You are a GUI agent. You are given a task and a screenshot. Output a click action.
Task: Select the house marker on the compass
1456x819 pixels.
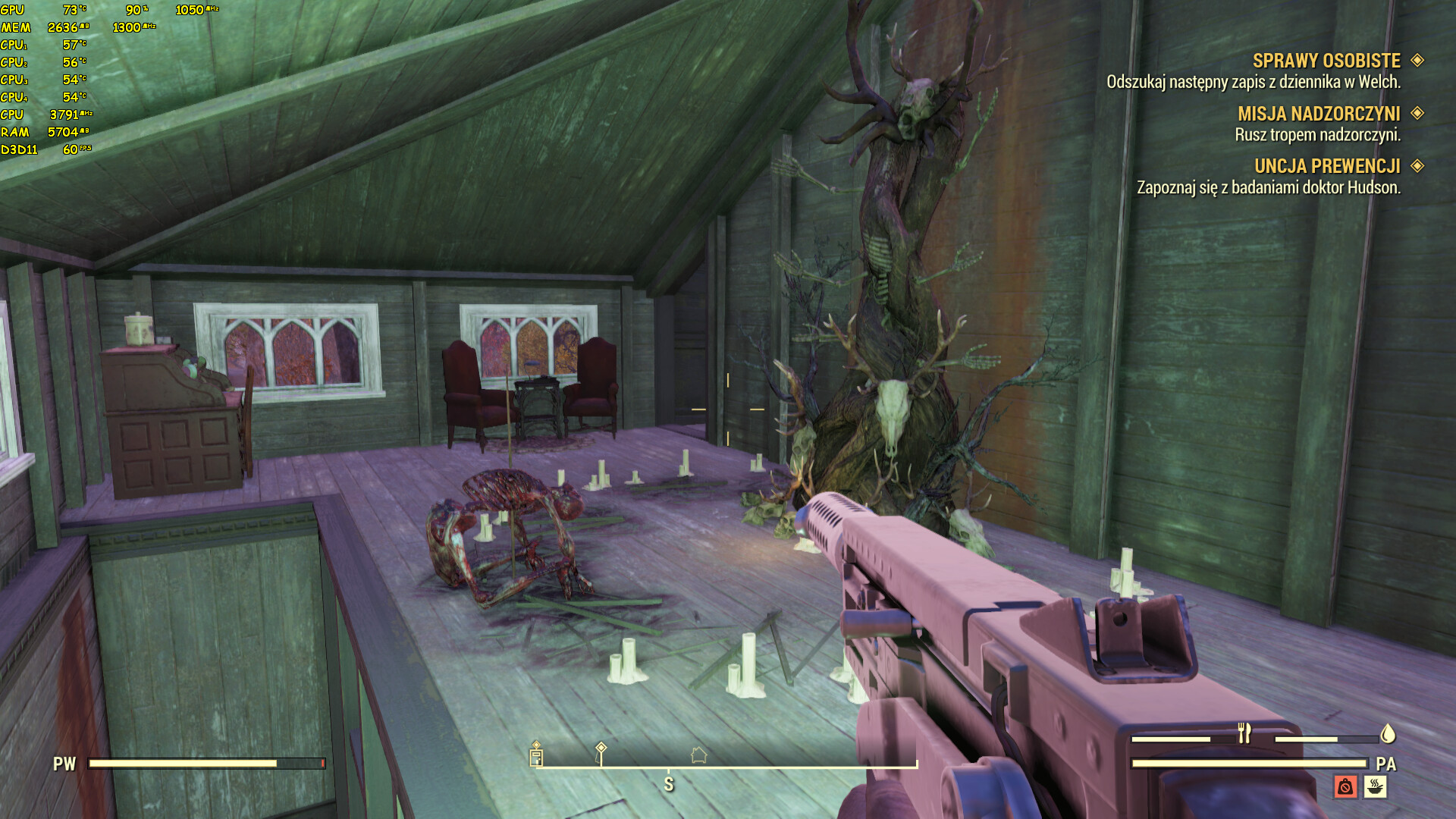(x=698, y=755)
